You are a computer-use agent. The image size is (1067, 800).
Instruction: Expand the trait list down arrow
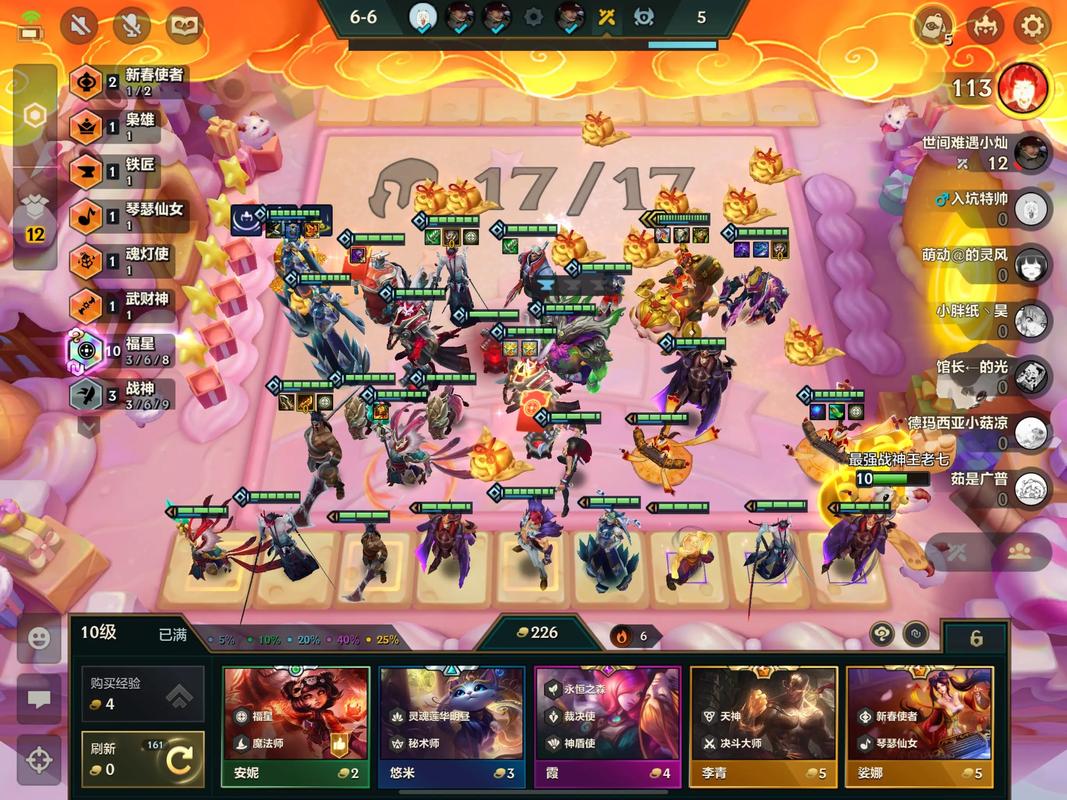point(89,426)
